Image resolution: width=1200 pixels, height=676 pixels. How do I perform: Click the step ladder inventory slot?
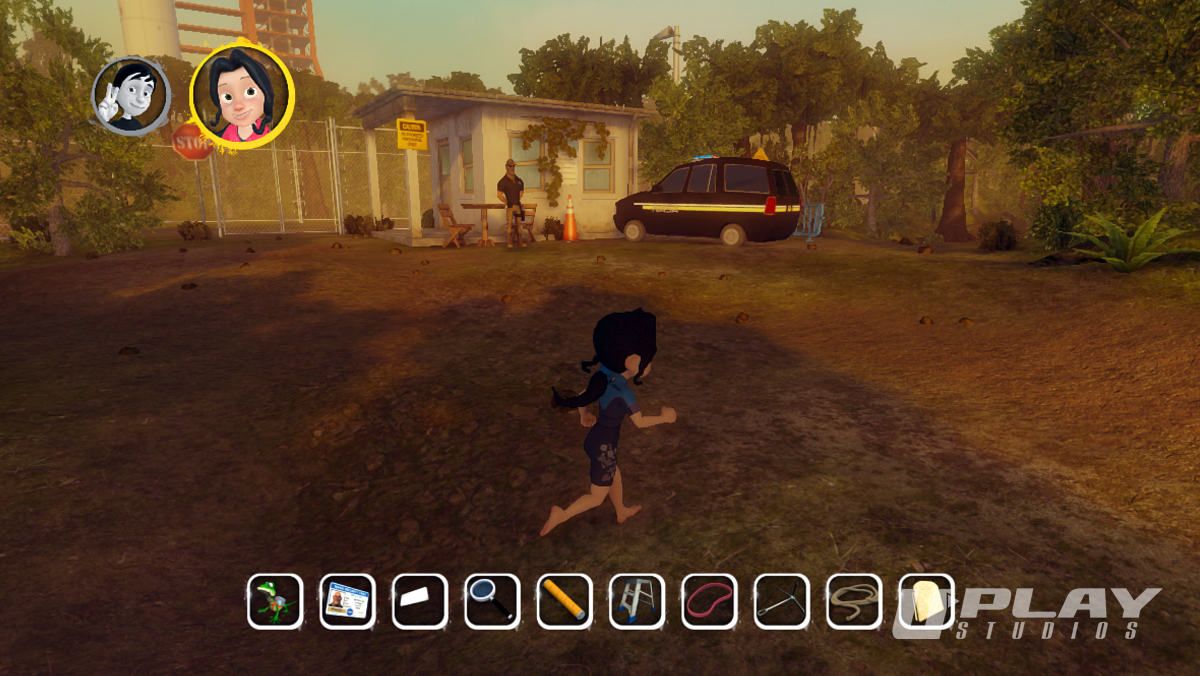click(637, 601)
